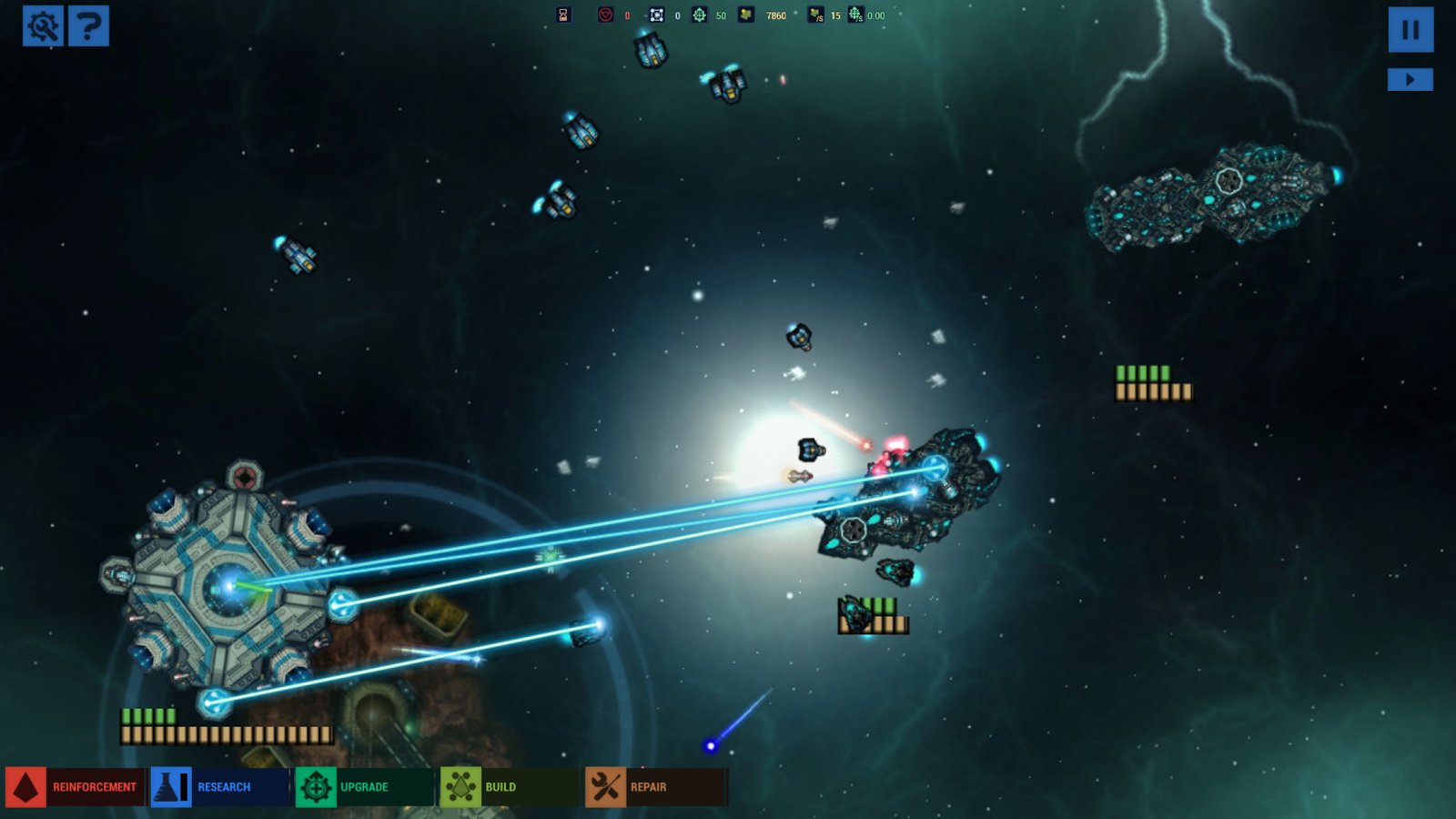
Task: Click the red threat counter icon
Action: (x=603, y=14)
